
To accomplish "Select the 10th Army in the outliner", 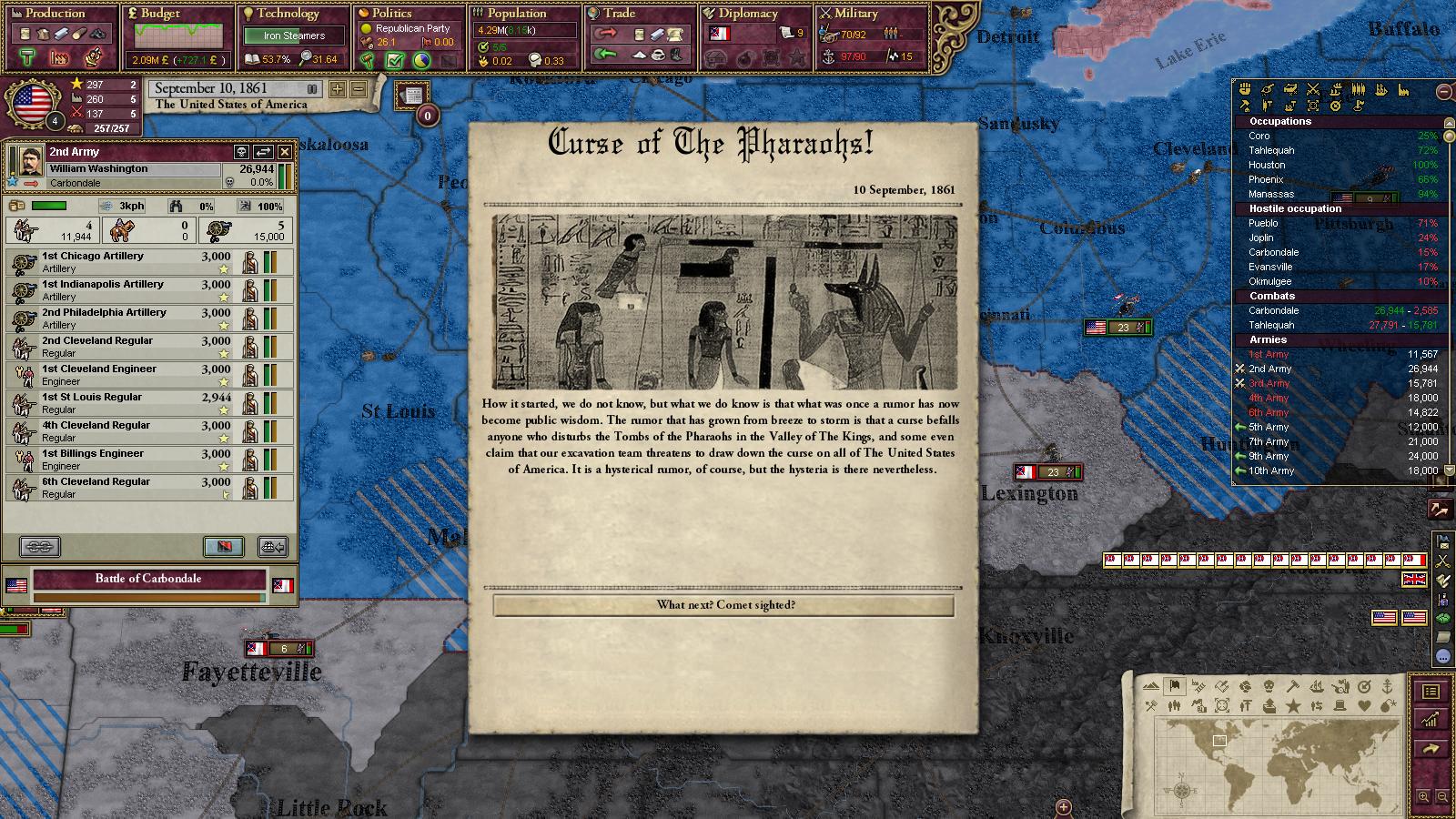I will 1271,470.
